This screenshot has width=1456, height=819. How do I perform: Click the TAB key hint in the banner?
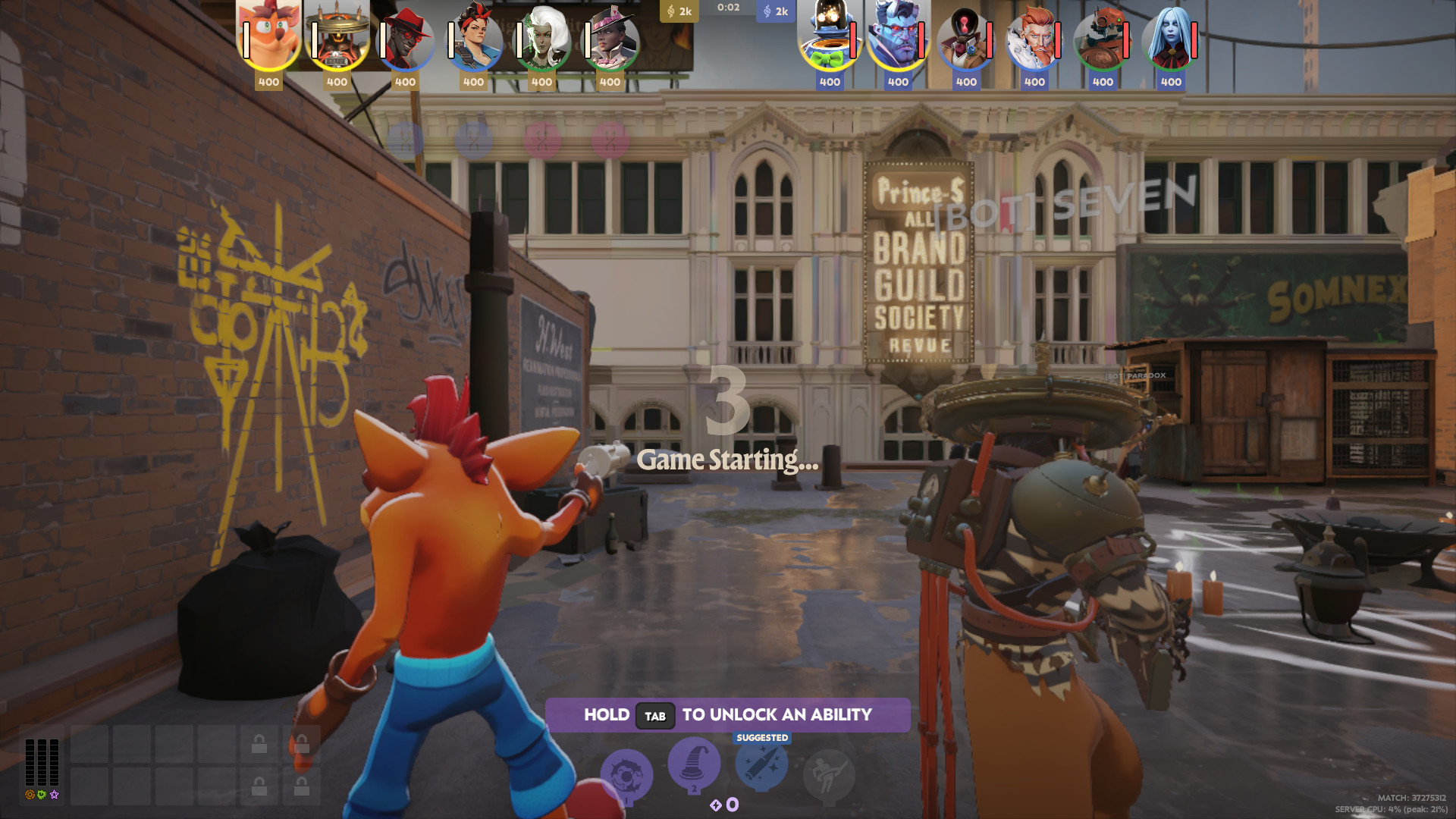point(655,715)
